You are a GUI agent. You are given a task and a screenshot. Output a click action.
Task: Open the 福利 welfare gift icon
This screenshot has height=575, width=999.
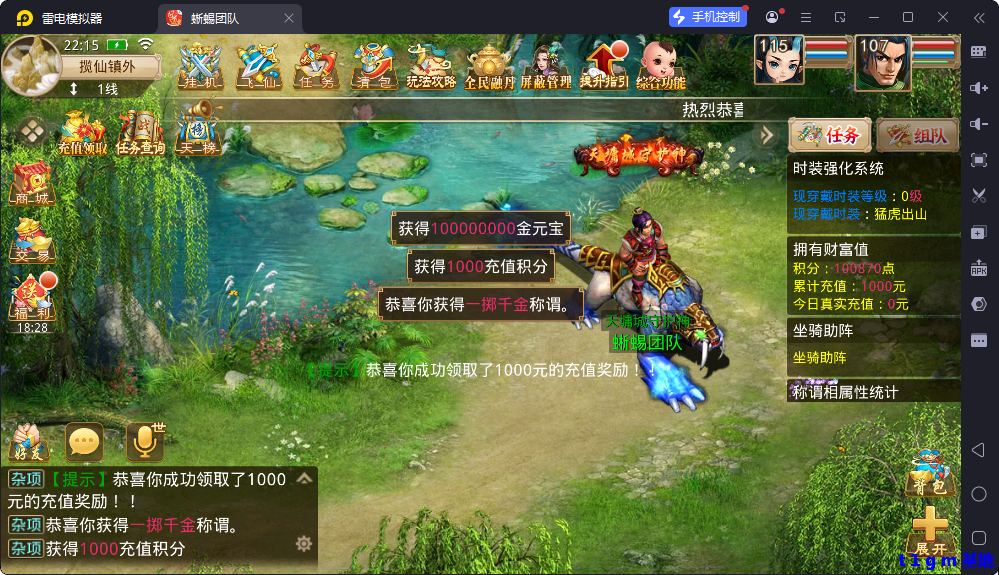(x=32, y=300)
